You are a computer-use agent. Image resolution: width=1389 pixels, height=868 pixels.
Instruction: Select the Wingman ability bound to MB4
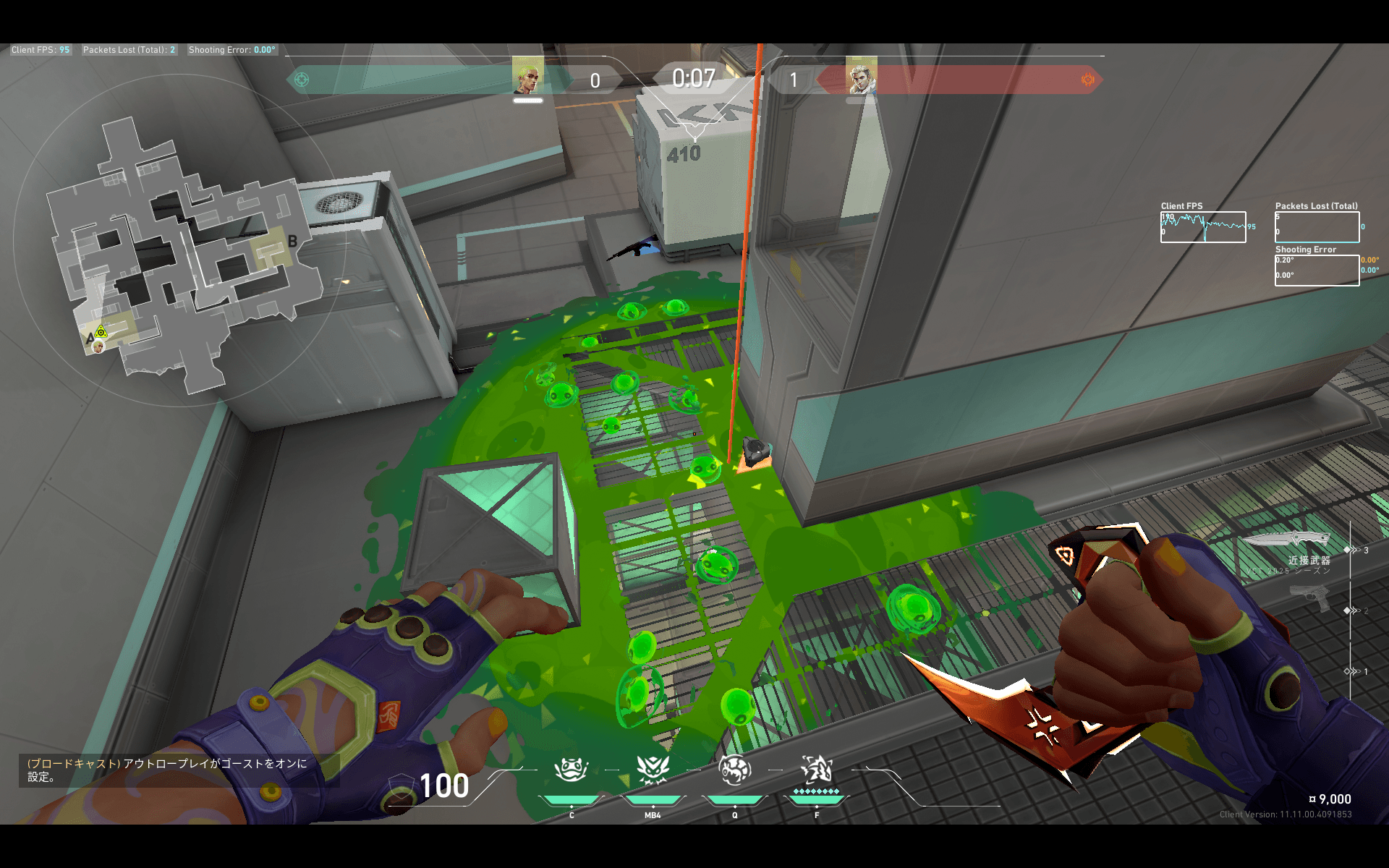point(653,770)
